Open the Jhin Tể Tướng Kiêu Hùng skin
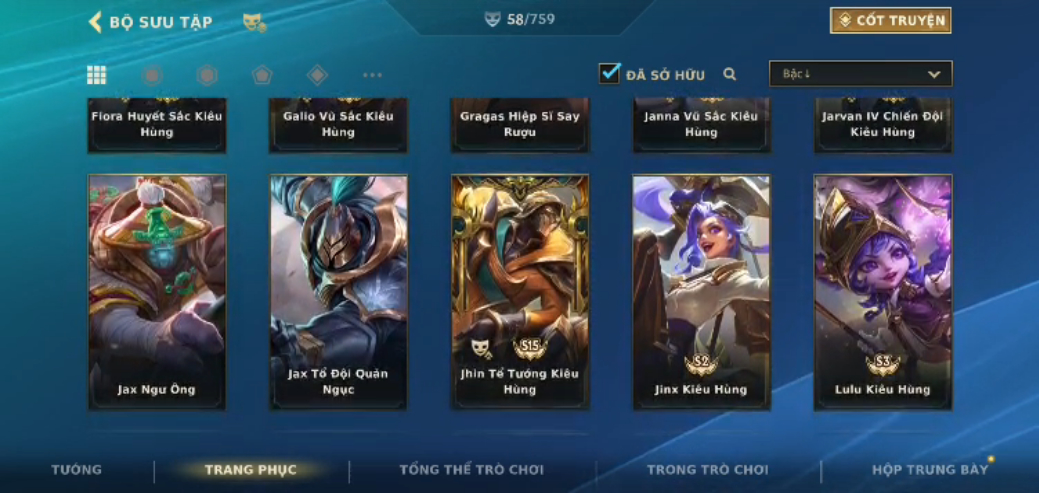1039x493 pixels. point(520,291)
